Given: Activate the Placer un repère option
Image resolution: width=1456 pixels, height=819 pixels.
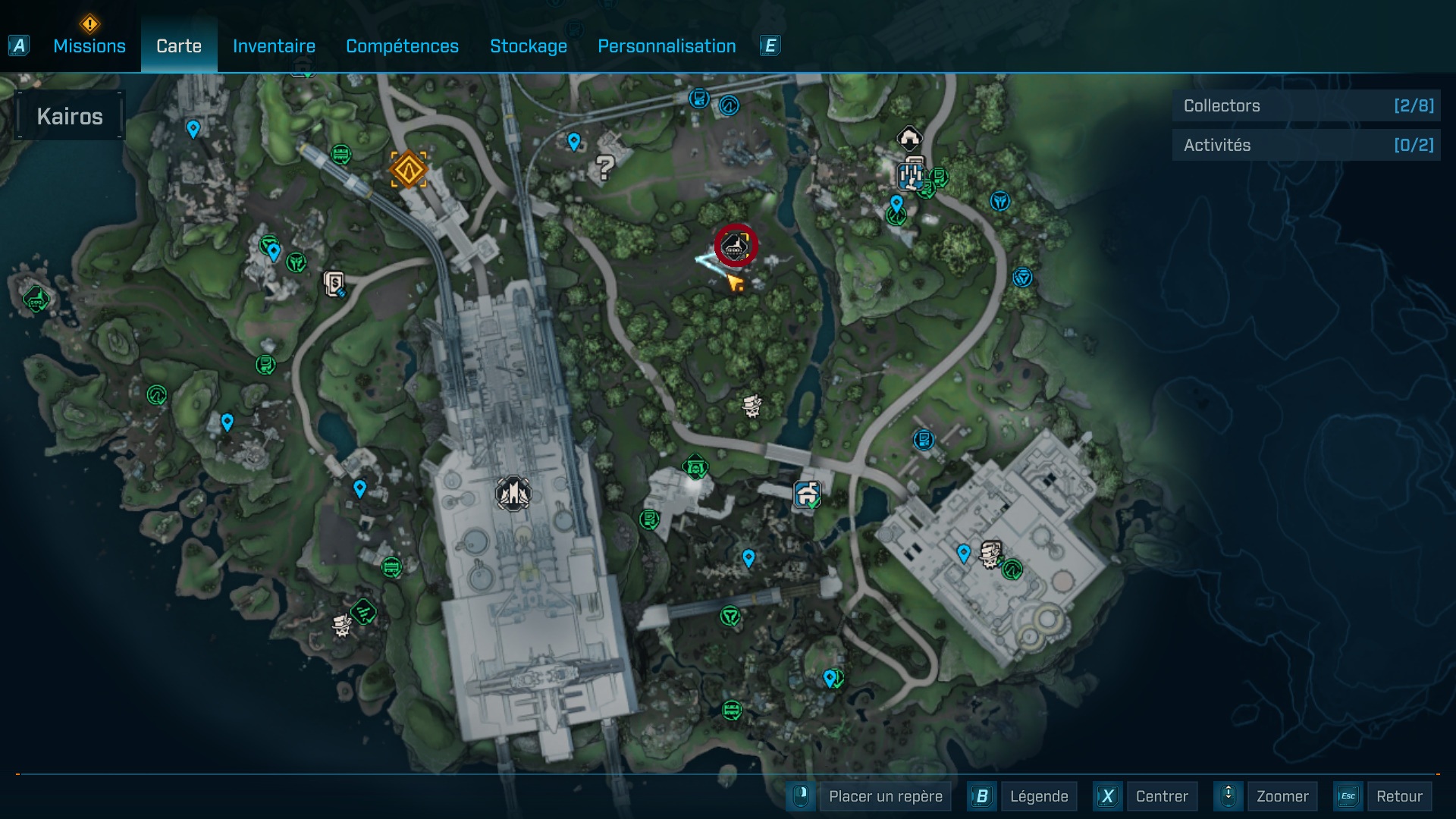Looking at the screenshot, I should tap(885, 796).
